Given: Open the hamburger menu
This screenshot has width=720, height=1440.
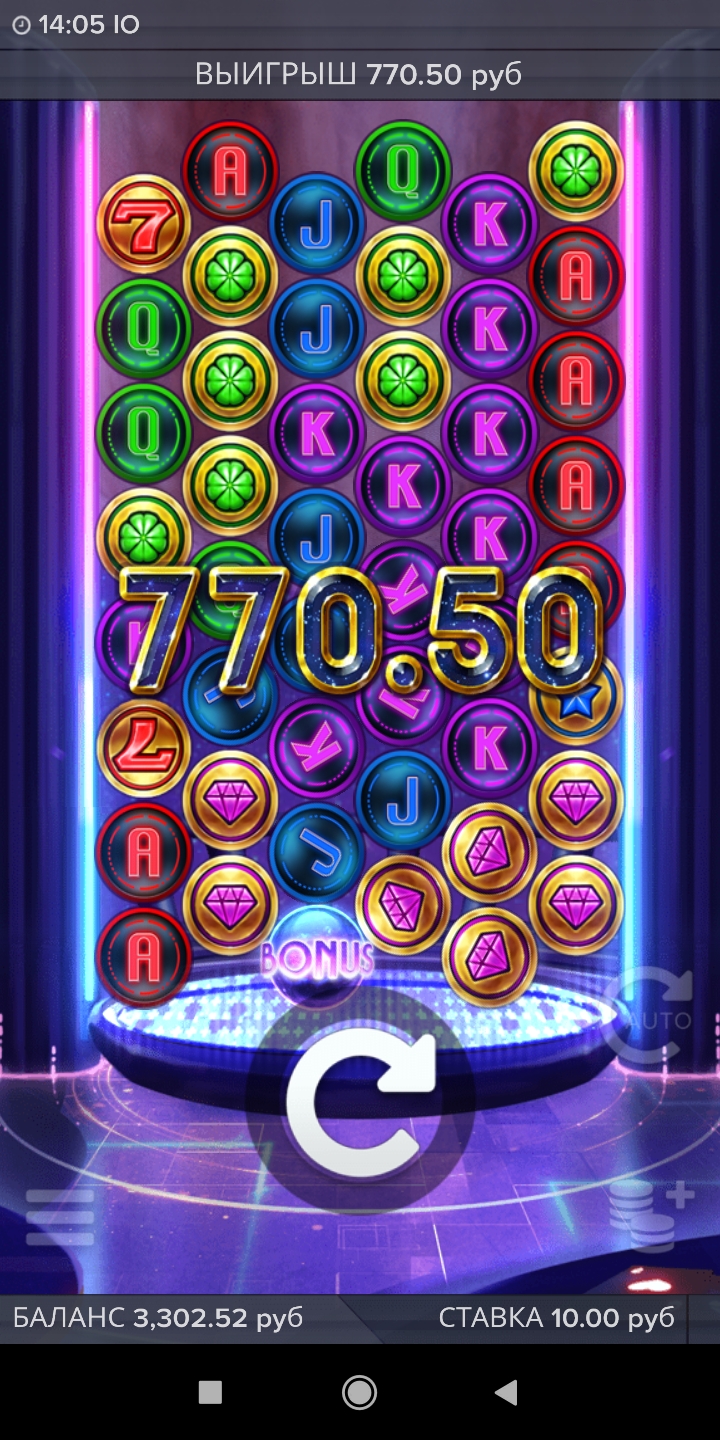Looking at the screenshot, I should pos(60,1218).
